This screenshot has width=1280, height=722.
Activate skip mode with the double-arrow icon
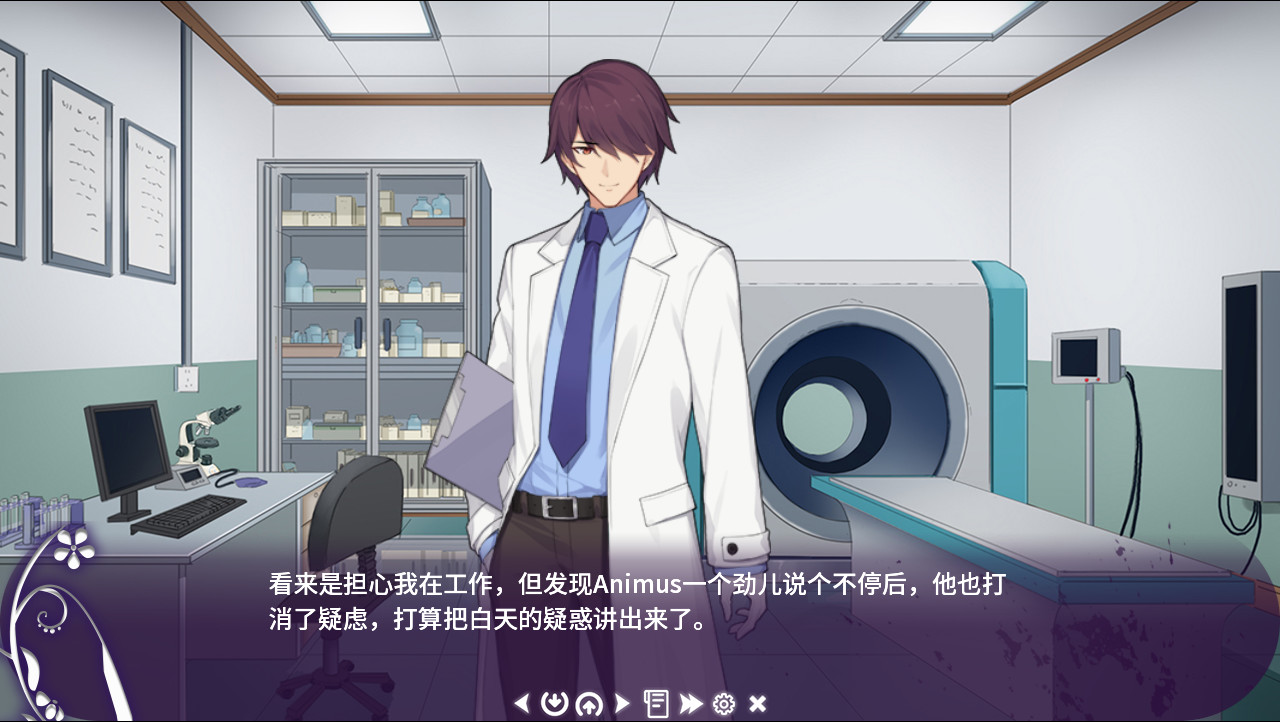tap(689, 705)
